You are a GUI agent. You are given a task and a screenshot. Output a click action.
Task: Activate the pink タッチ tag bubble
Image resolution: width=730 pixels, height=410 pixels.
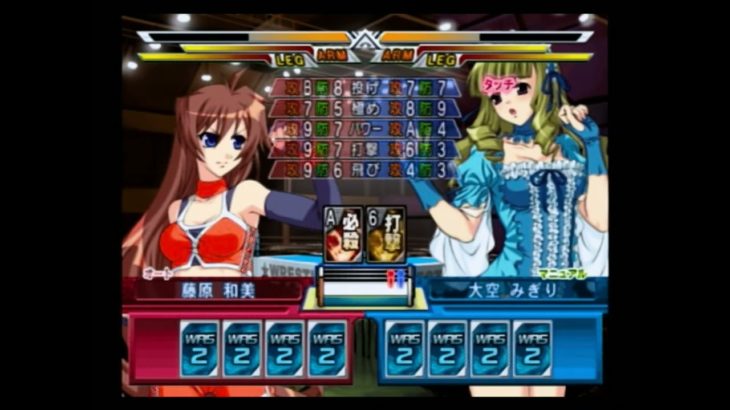[x=499, y=85]
